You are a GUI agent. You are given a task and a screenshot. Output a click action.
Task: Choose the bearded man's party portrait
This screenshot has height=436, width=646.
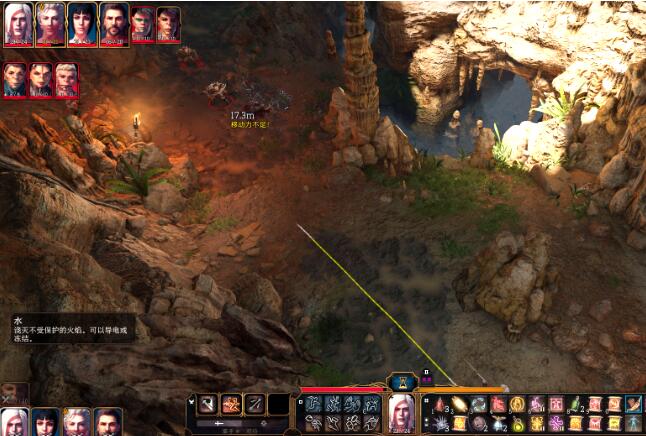coord(107,421)
